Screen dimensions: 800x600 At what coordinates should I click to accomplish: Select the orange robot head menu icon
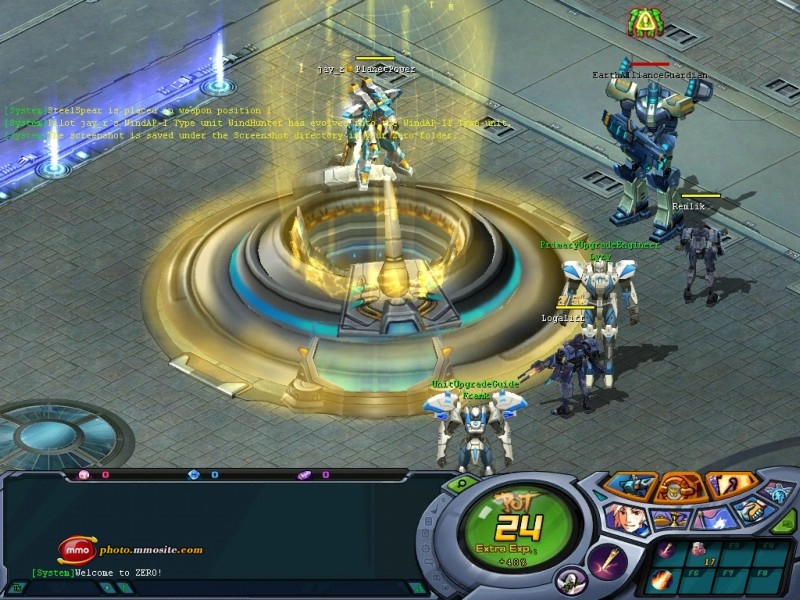click(x=679, y=487)
